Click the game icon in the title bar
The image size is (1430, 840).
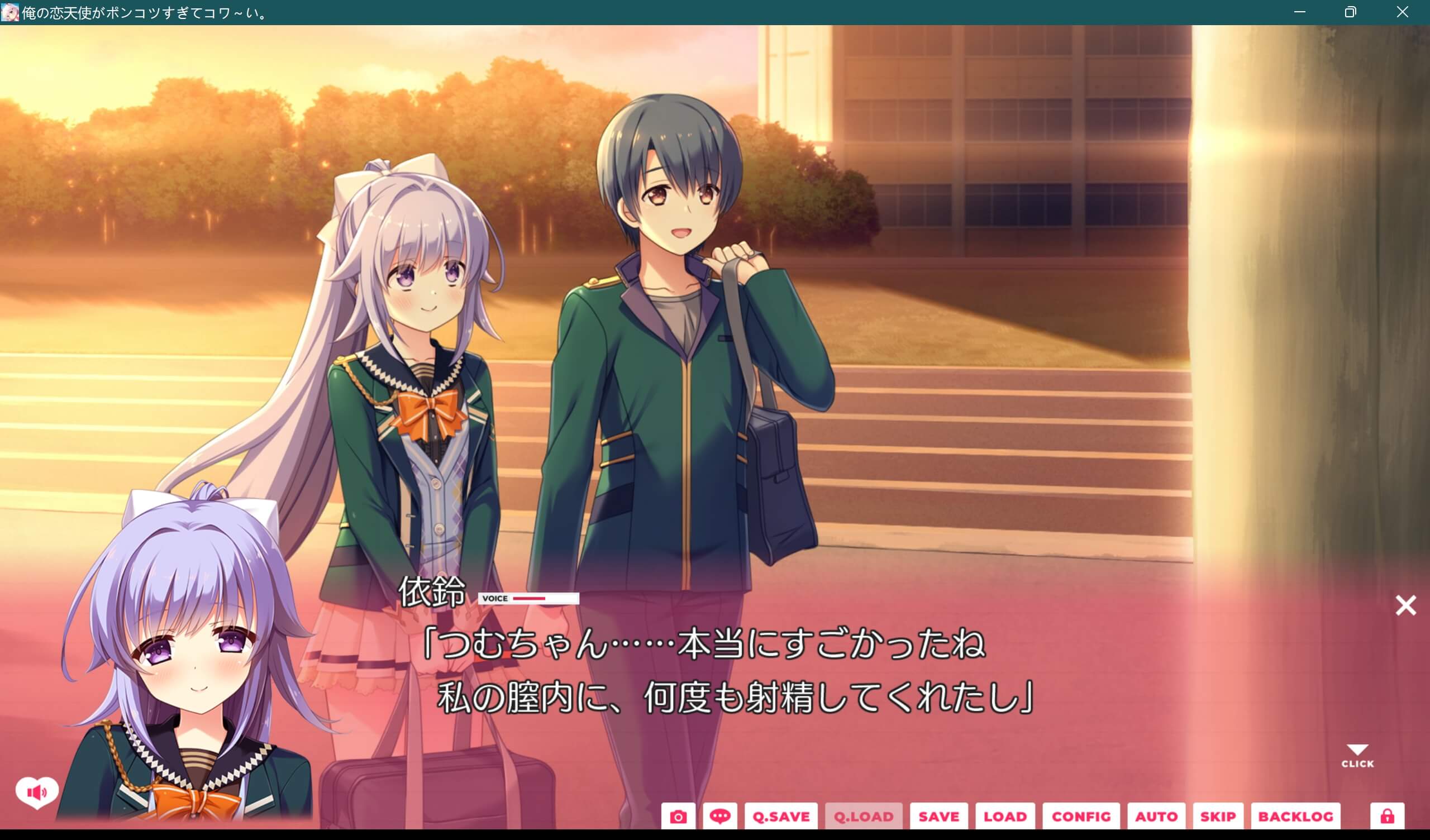tap(11, 11)
